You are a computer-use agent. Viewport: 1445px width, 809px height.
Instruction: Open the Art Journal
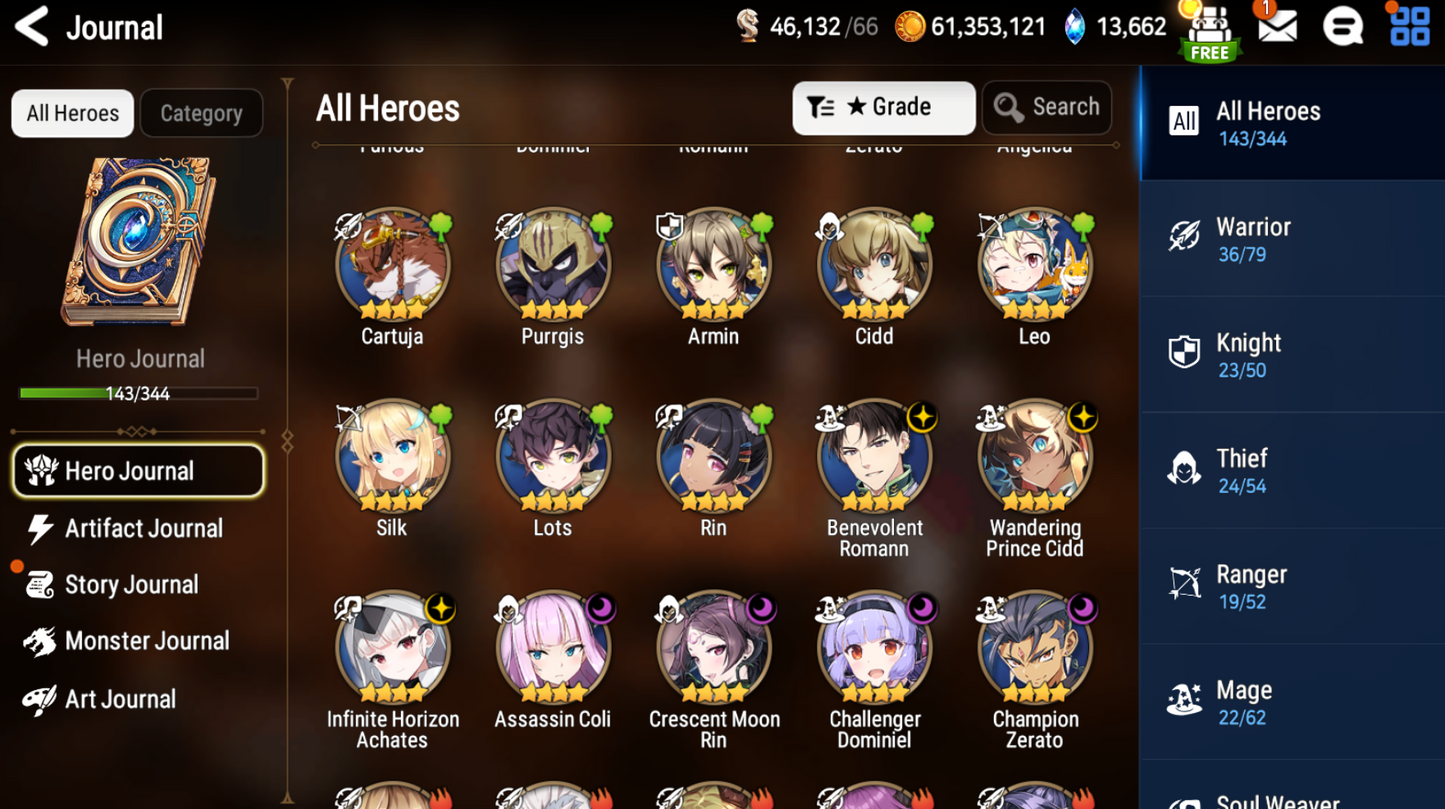coord(118,699)
